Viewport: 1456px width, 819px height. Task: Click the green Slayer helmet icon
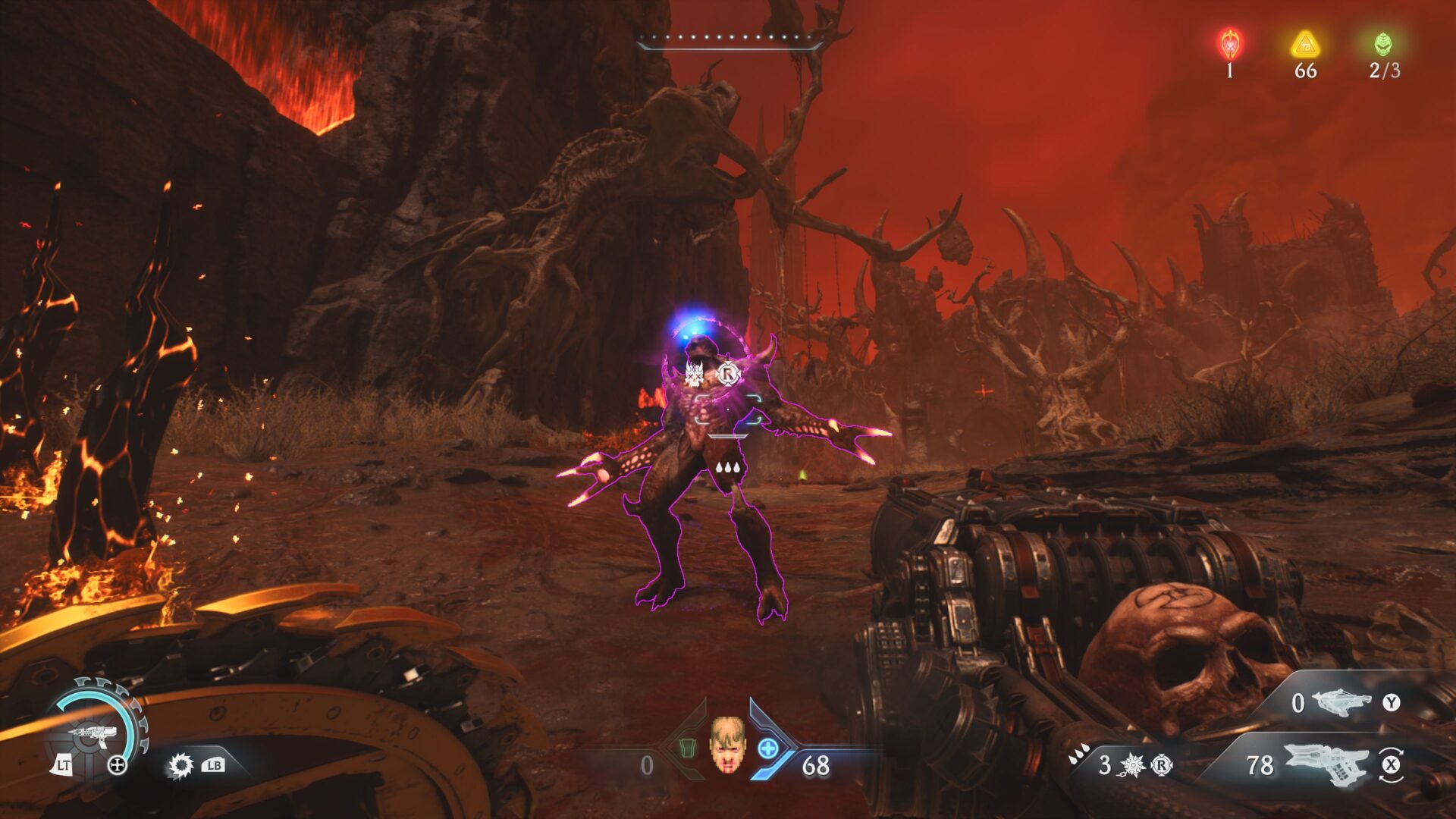1383,44
